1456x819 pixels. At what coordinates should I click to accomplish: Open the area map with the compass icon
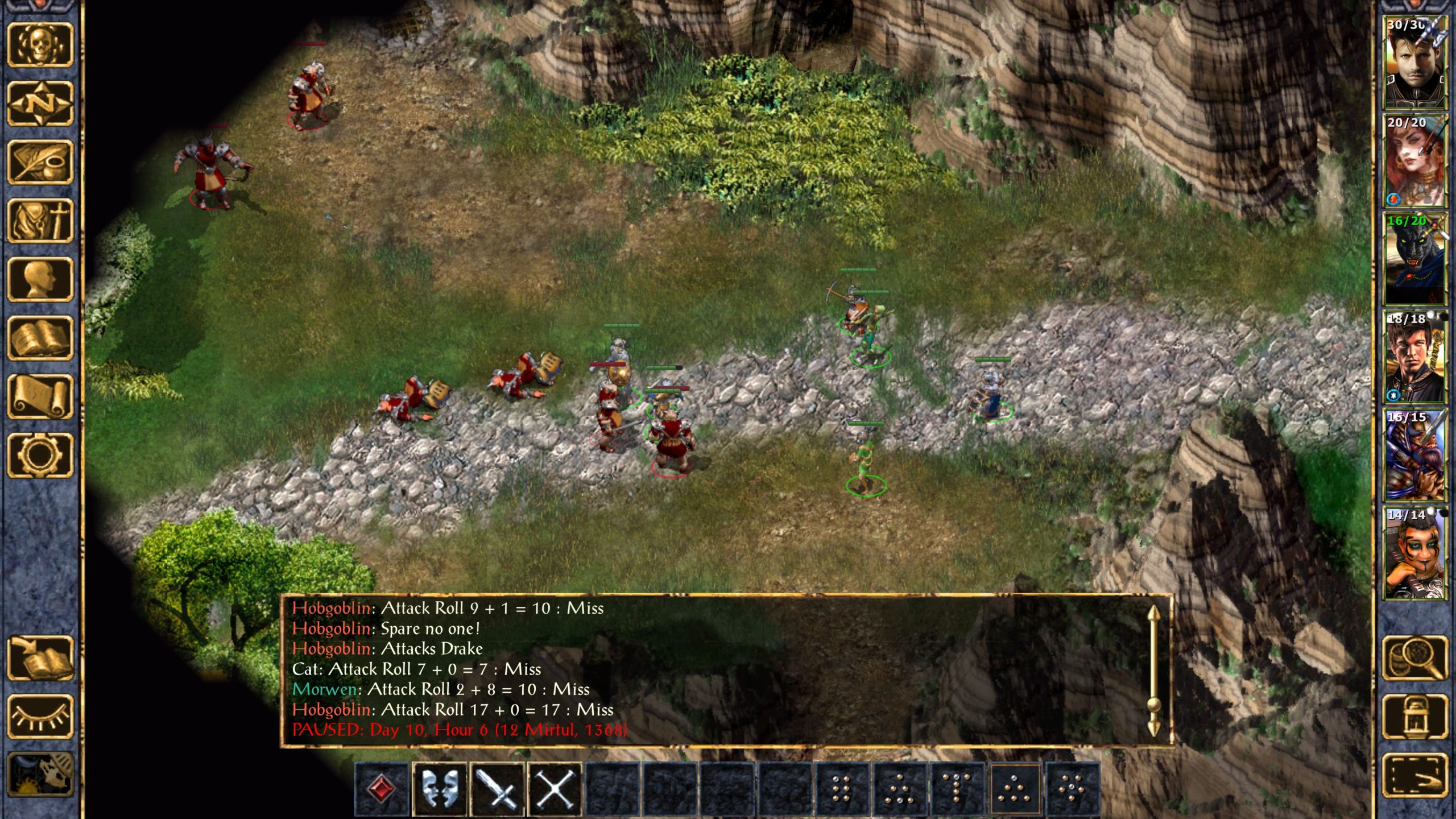[40, 103]
